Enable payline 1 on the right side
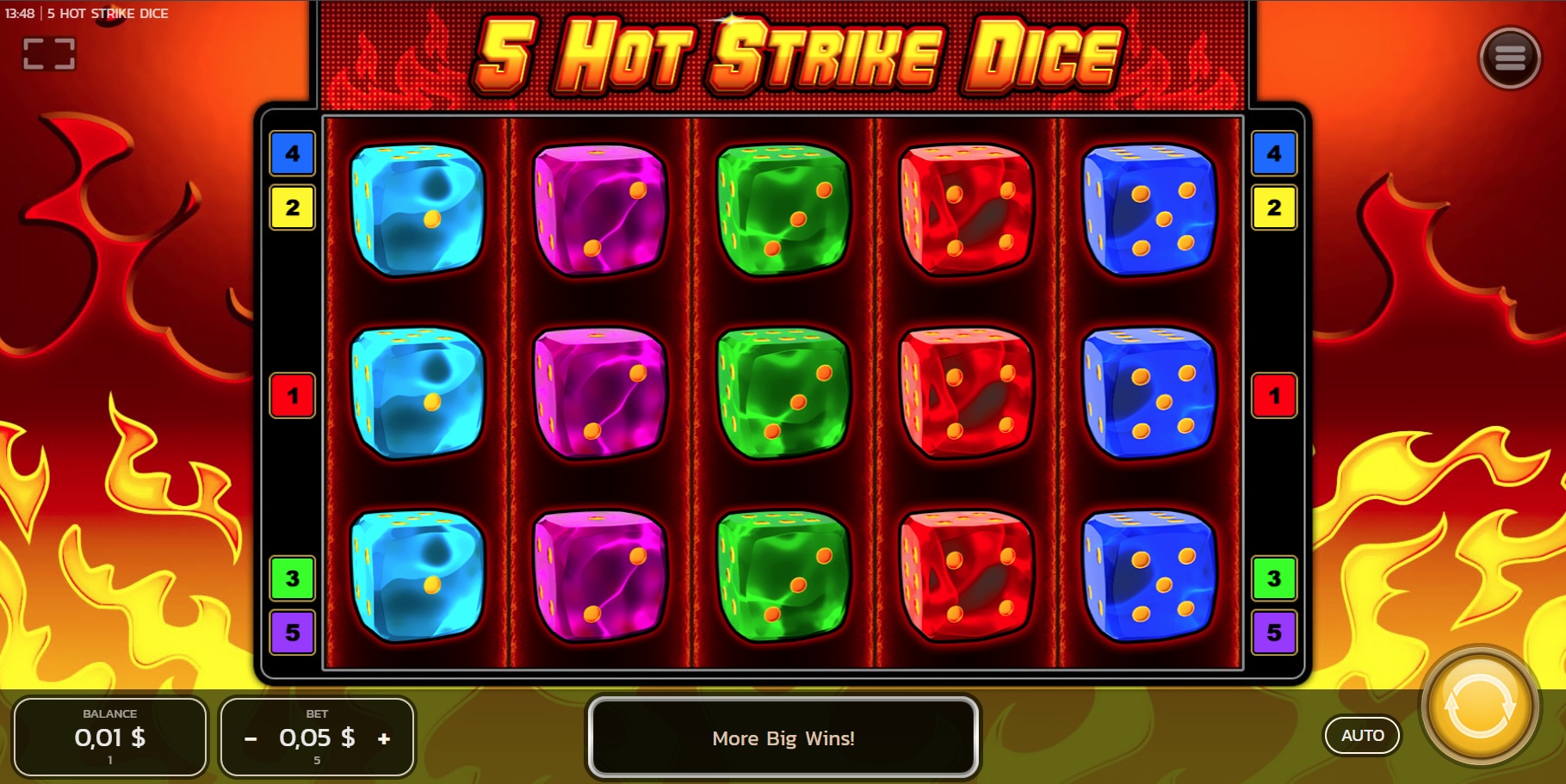Screen dimensions: 1566x784 click(x=1273, y=396)
